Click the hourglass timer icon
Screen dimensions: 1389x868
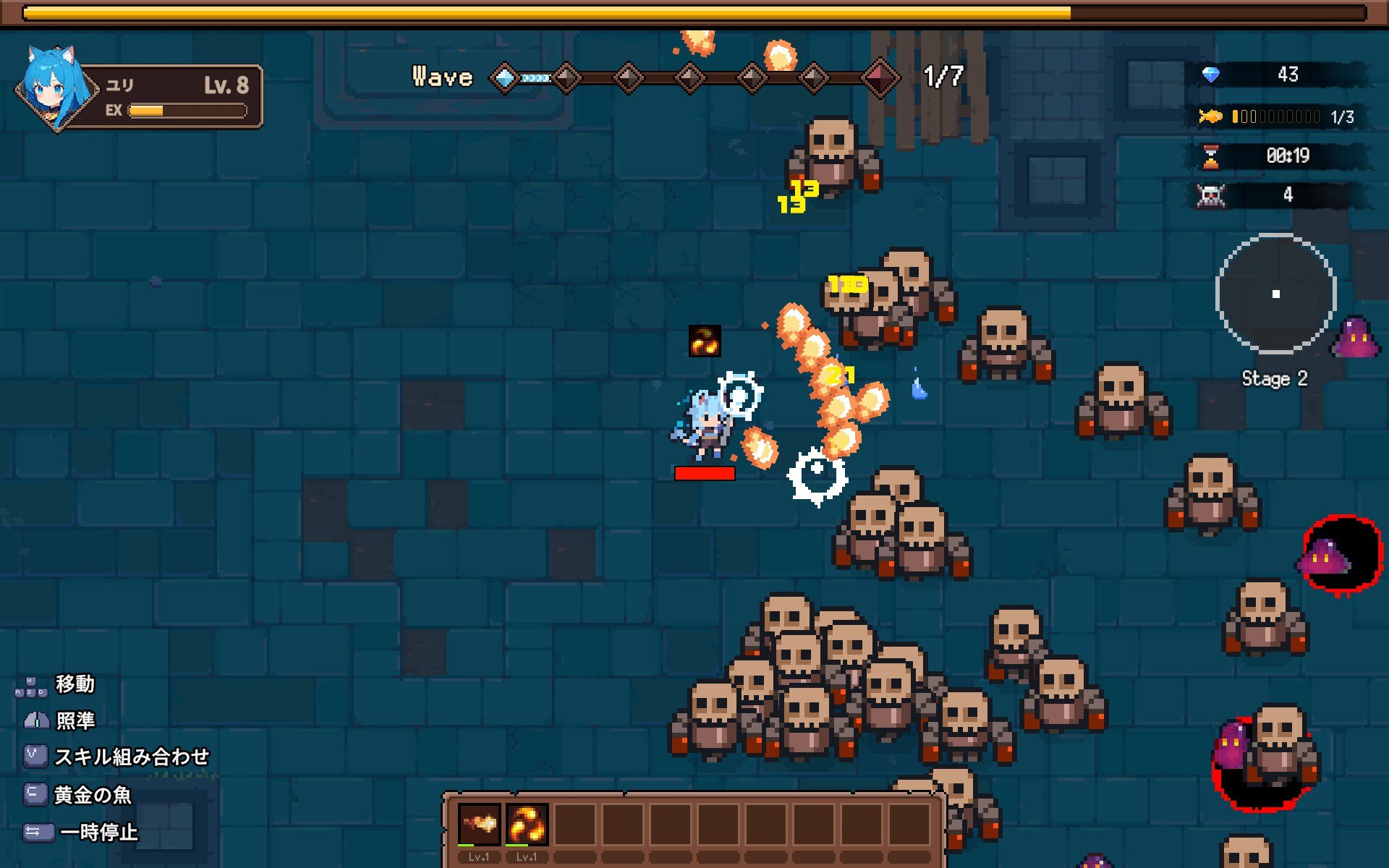point(1211,155)
